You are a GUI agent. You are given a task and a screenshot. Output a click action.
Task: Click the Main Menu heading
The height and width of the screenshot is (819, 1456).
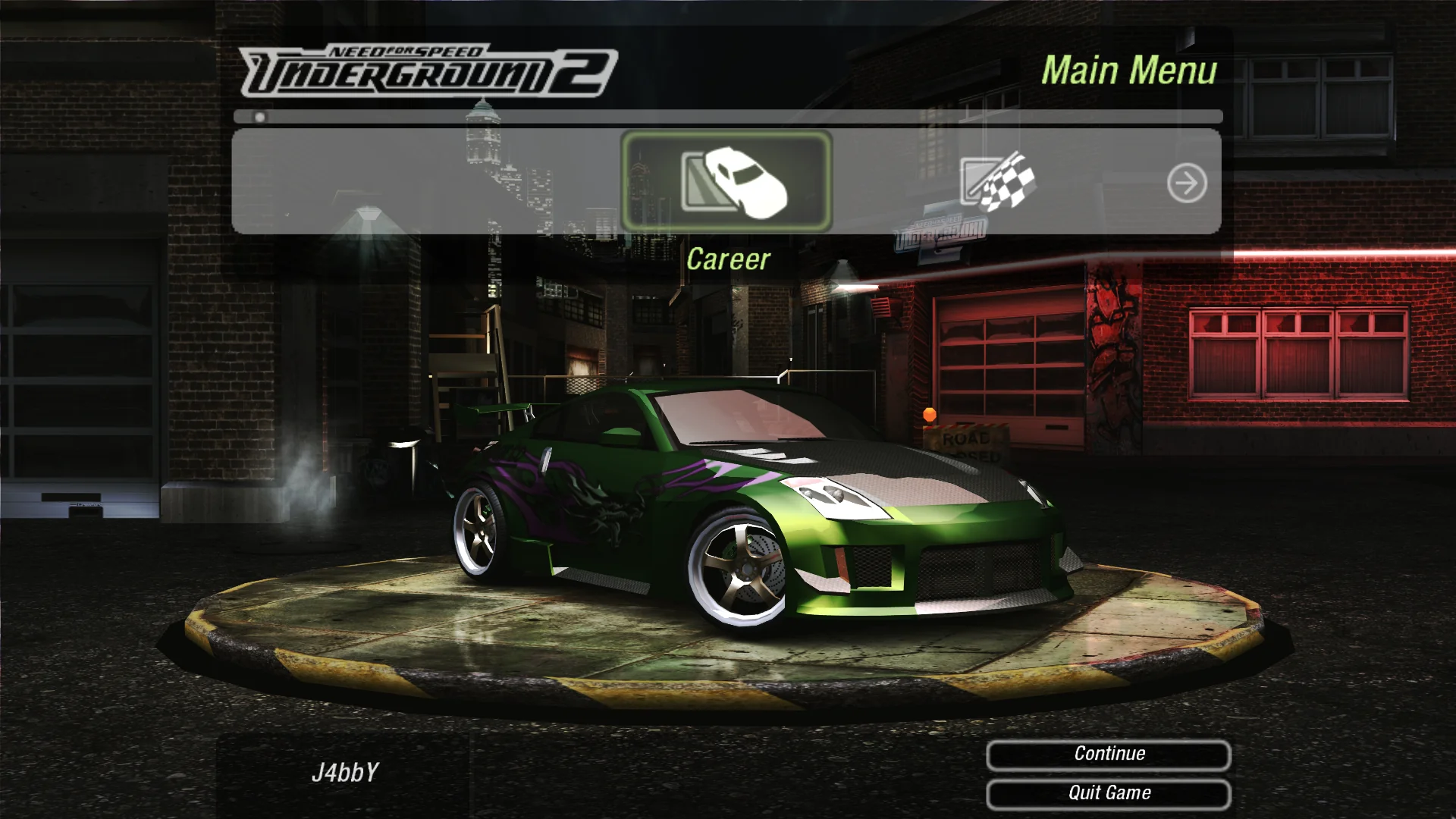[1131, 71]
